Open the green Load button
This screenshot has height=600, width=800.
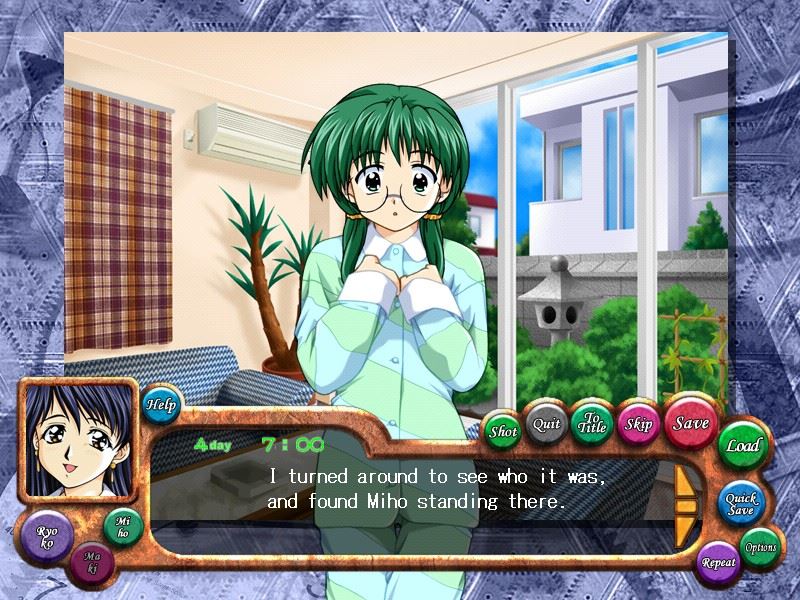(x=743, y=445)
